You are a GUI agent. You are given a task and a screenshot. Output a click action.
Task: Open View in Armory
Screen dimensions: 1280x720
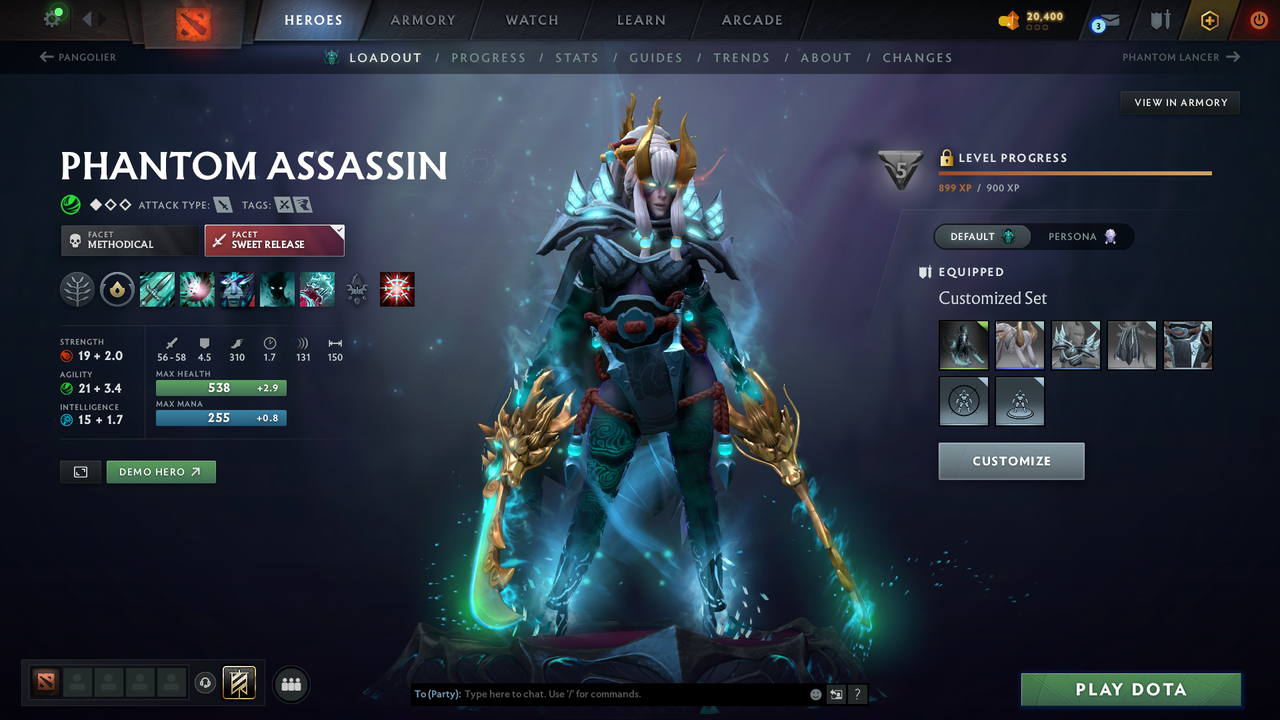click(x=1180, y=102)
